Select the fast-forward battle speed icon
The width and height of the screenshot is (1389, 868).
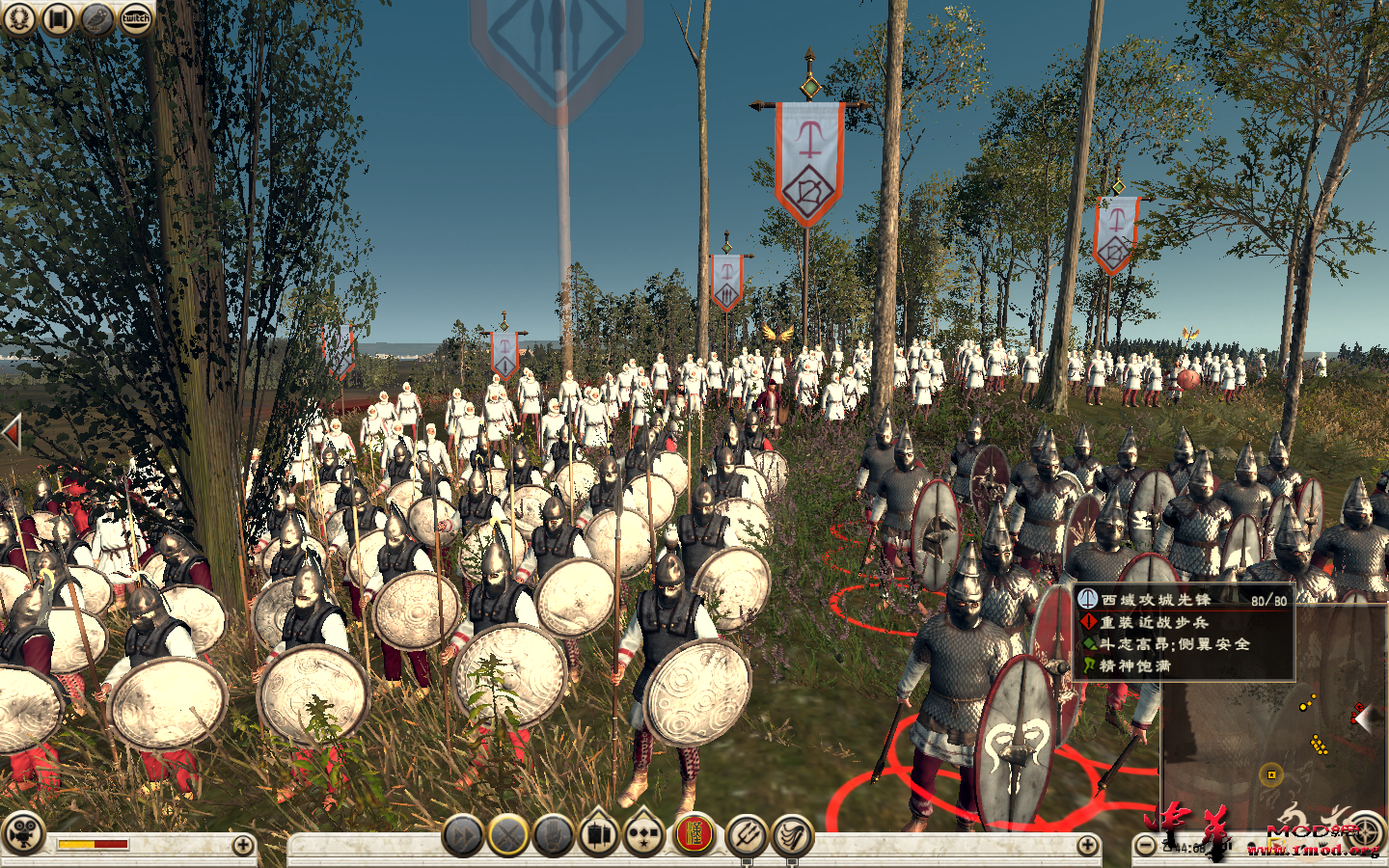click(463, 837)
